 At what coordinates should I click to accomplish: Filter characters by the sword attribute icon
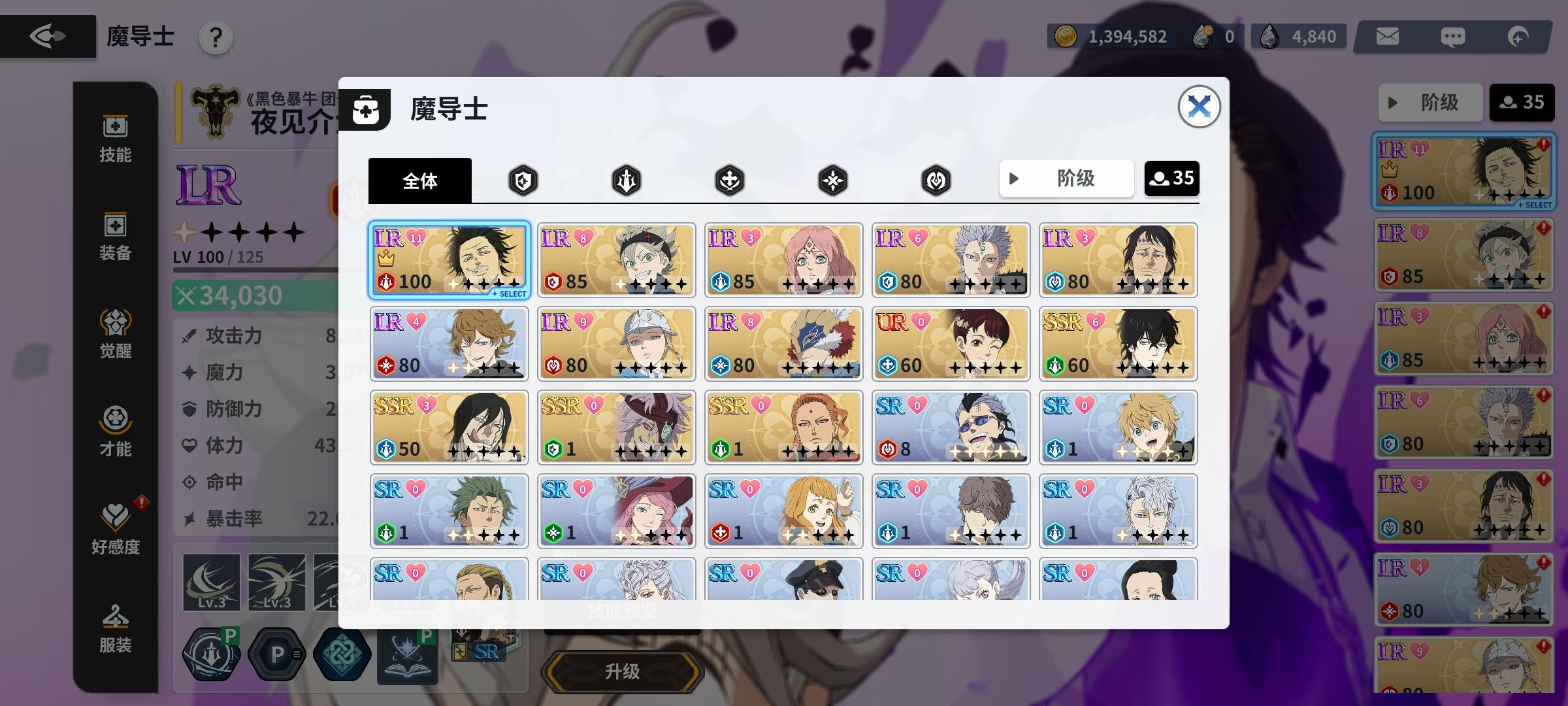[x=627, y=179]
